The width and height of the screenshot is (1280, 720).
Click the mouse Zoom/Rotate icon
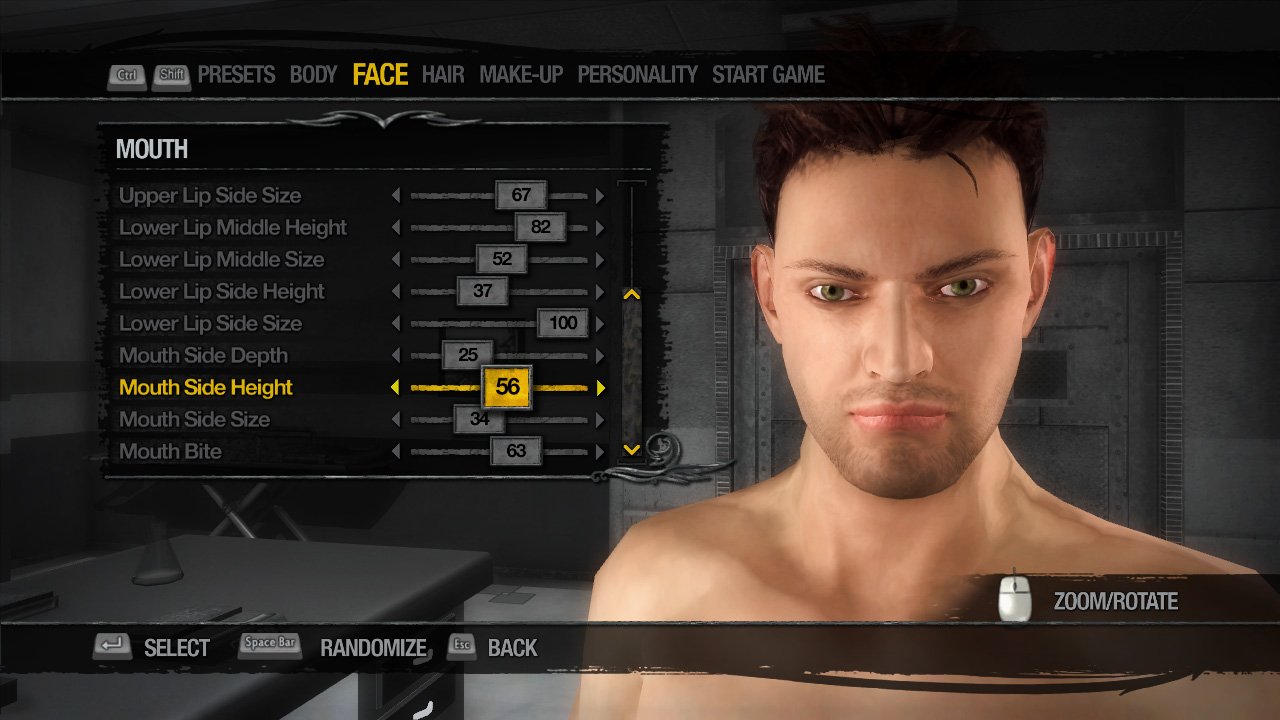click(x=1013, y=601)
